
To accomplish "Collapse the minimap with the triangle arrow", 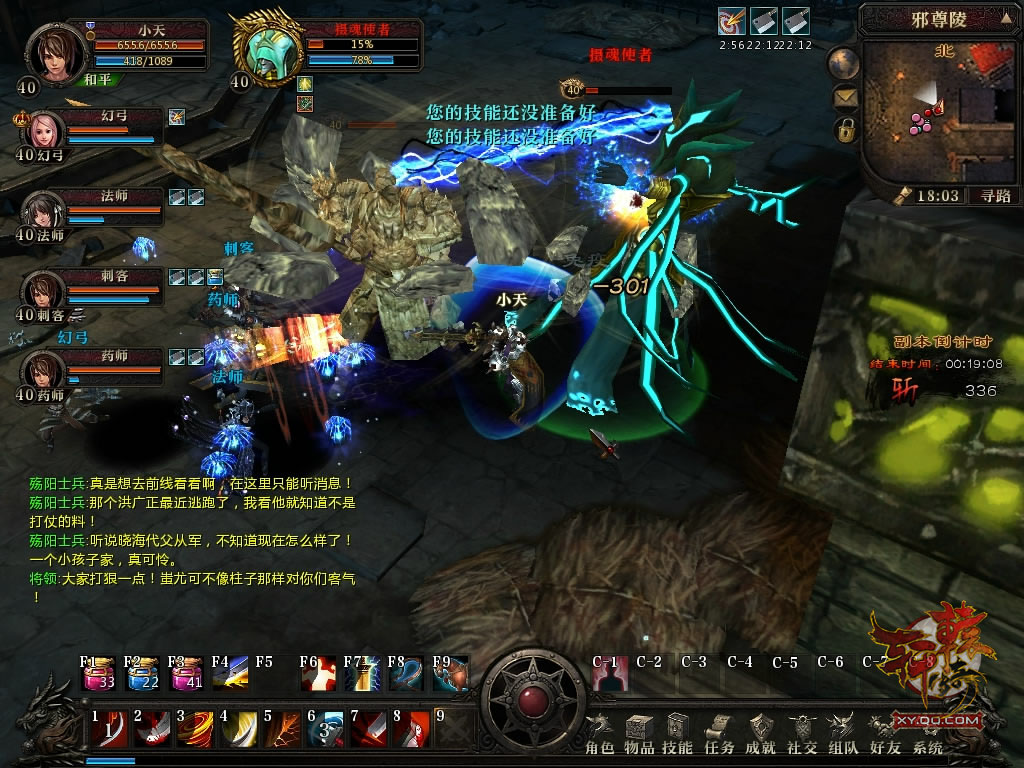I will click(1005, 17).
